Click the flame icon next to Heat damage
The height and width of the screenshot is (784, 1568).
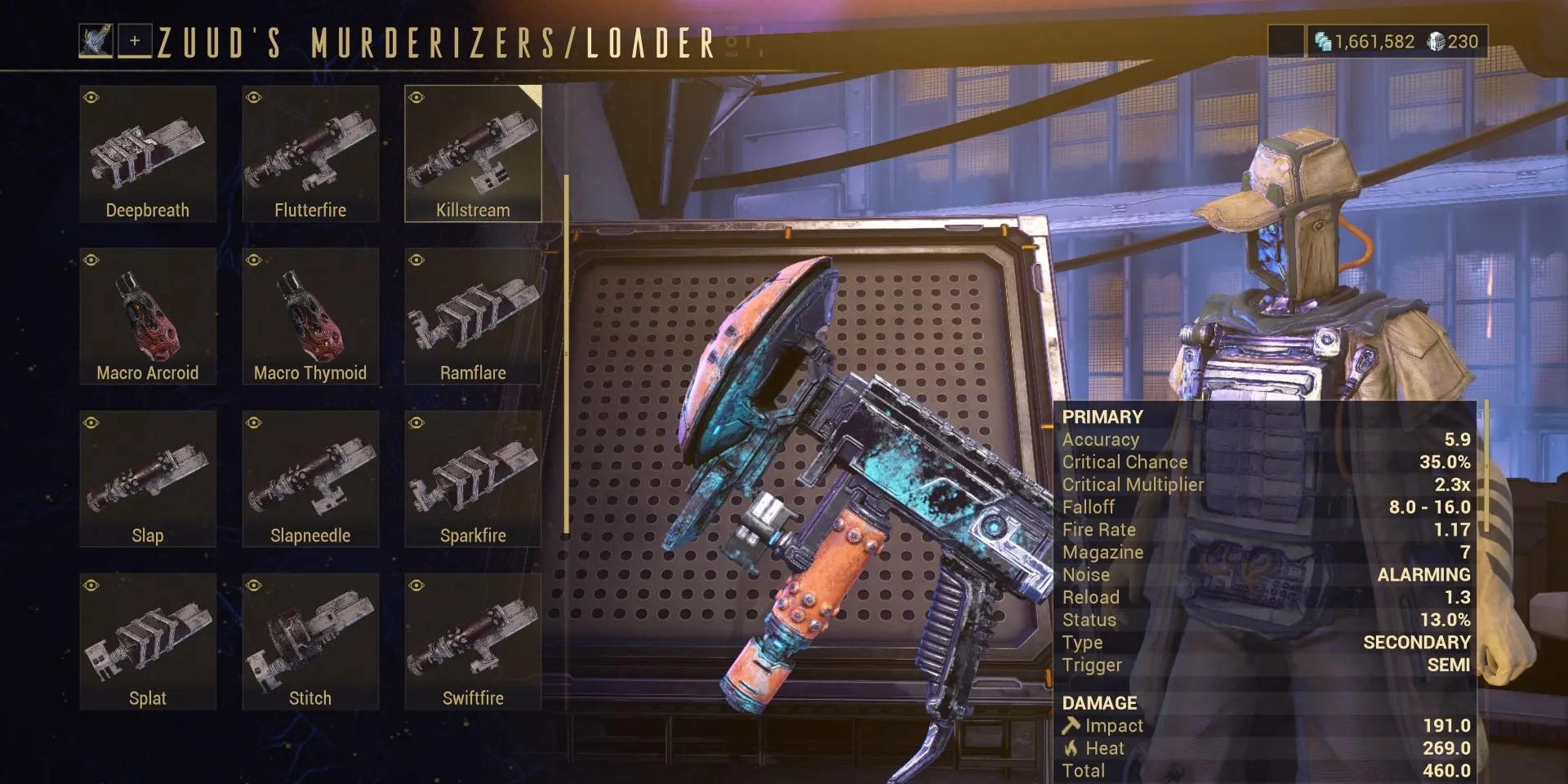1072,747
